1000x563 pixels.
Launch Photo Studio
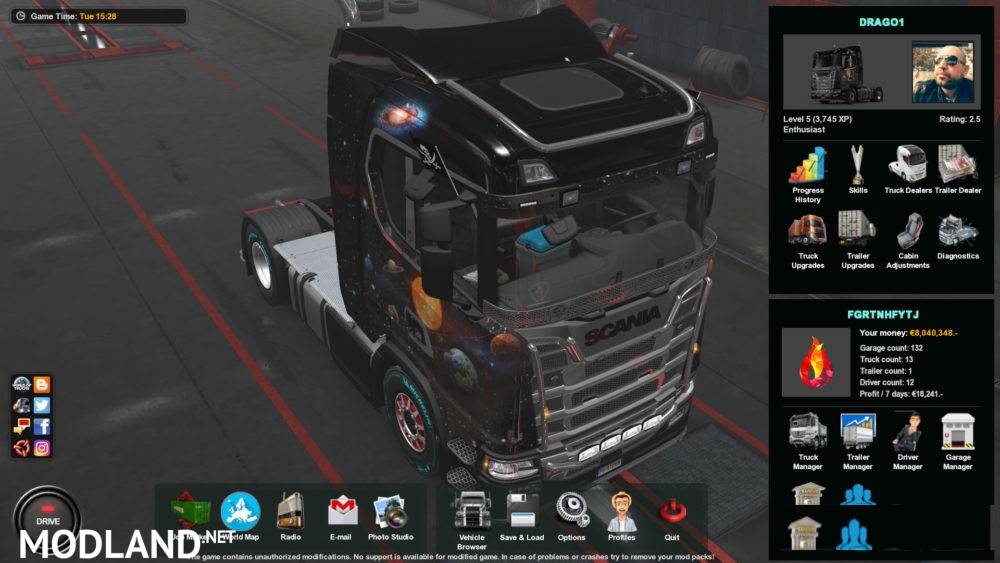pos(390,513)
